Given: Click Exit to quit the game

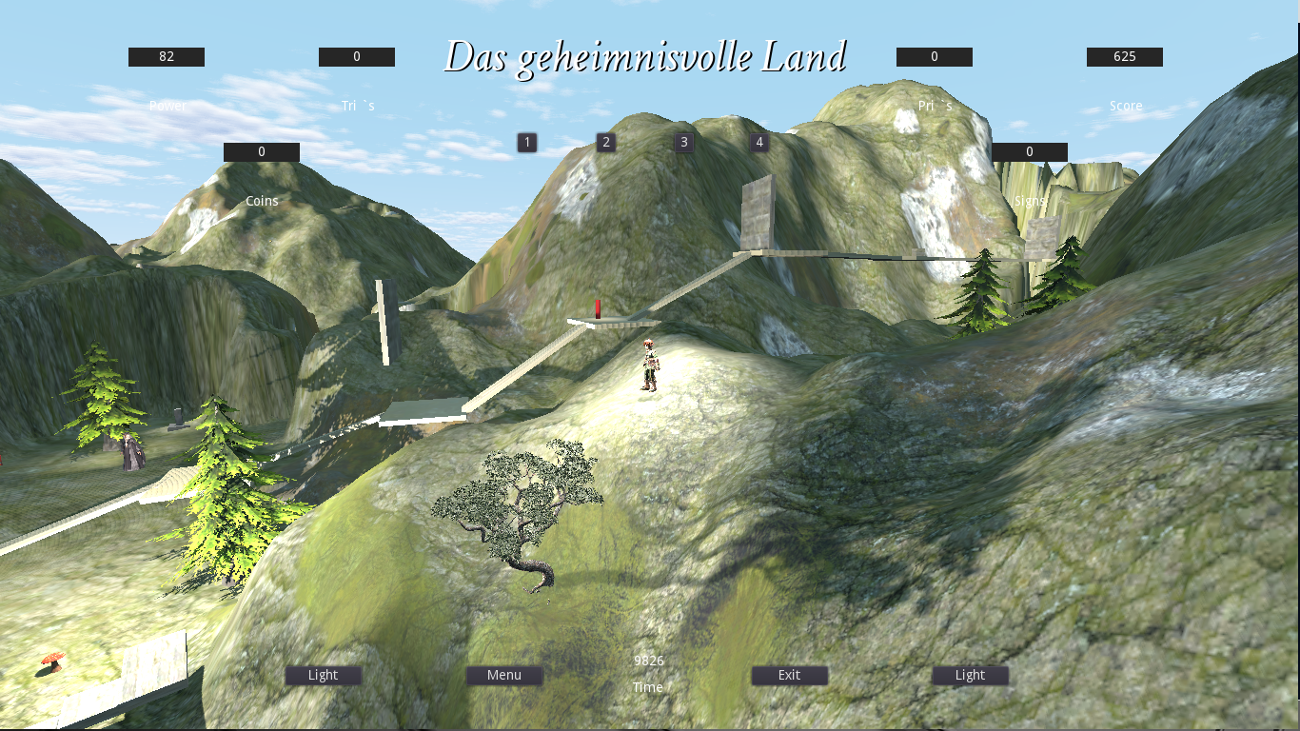Looking at the screenshot, I should click(x=788, y=675).
